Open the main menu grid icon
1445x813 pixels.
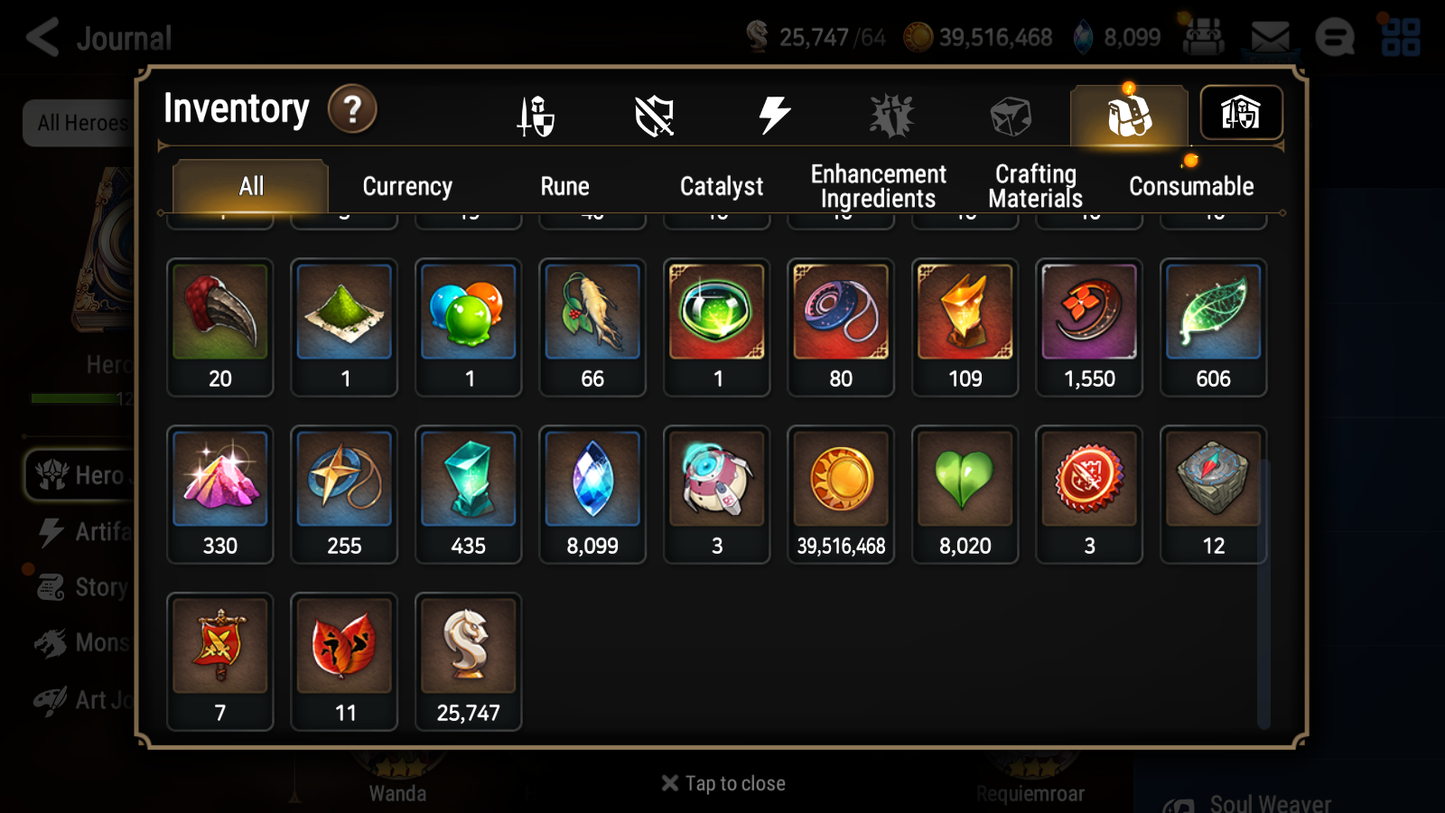click(x=1400, y=37)
